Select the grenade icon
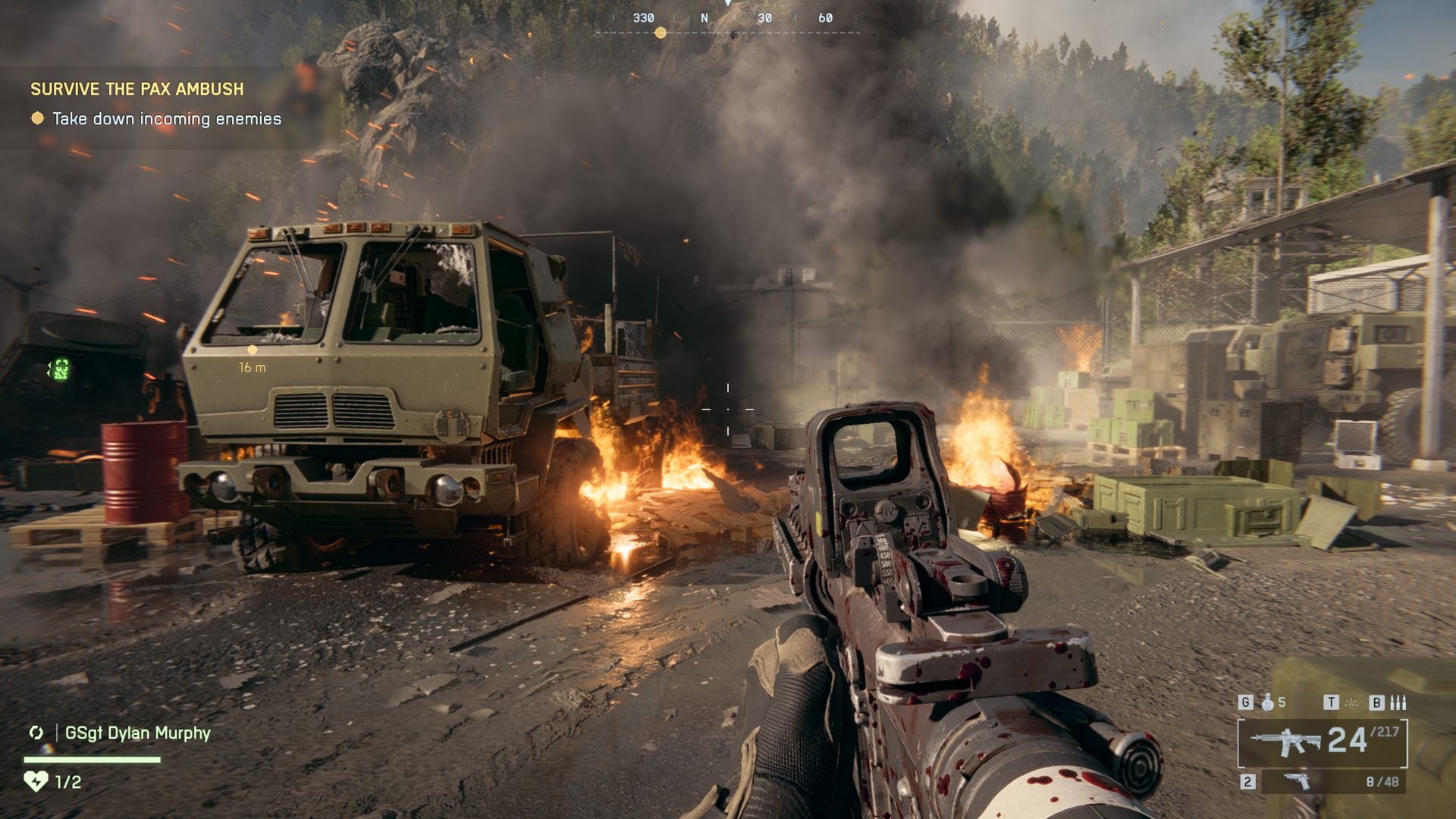The image size is (1456, 819). point(1267,702)
